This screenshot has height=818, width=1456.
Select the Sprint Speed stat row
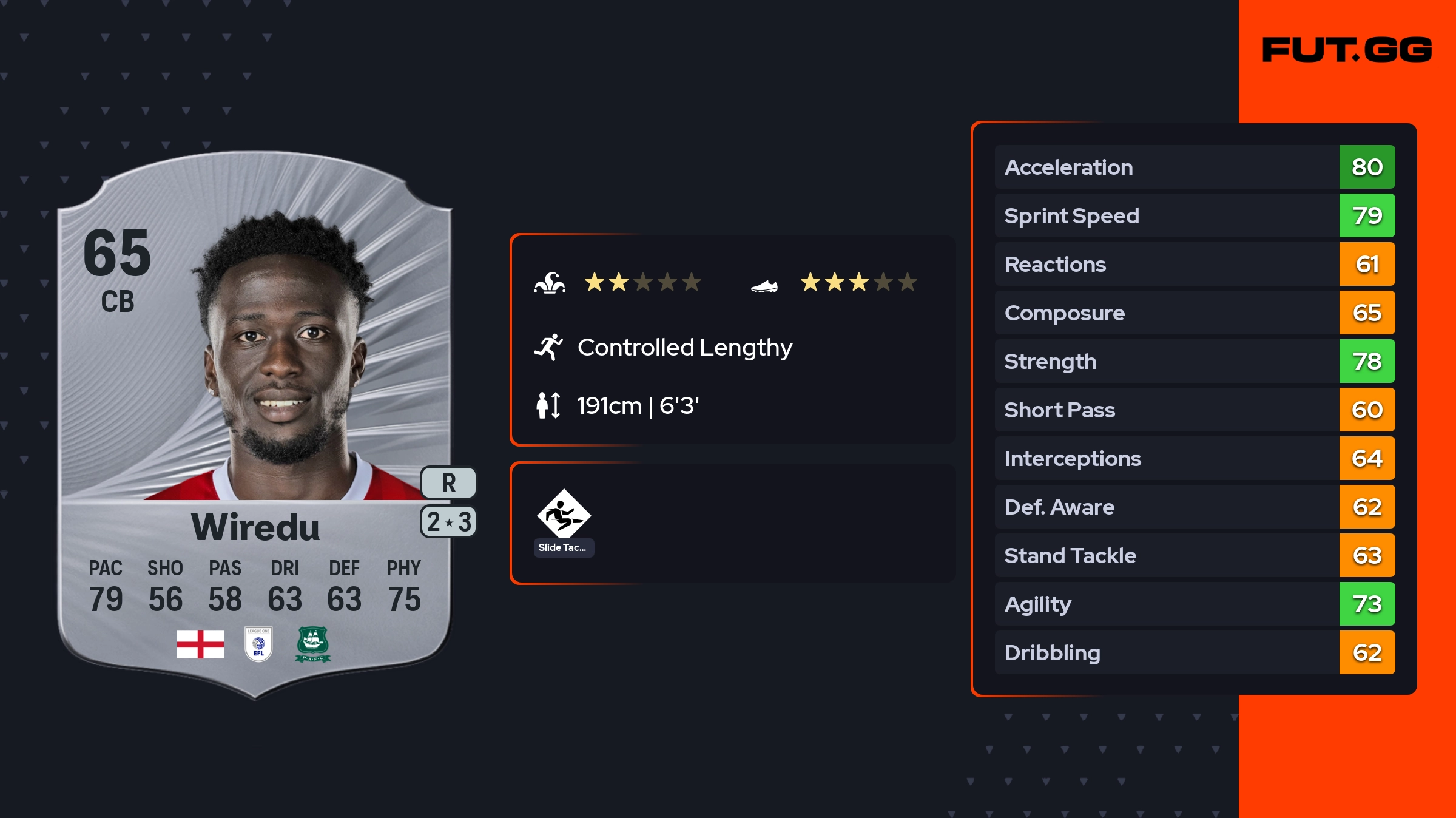coord(1194,215)
